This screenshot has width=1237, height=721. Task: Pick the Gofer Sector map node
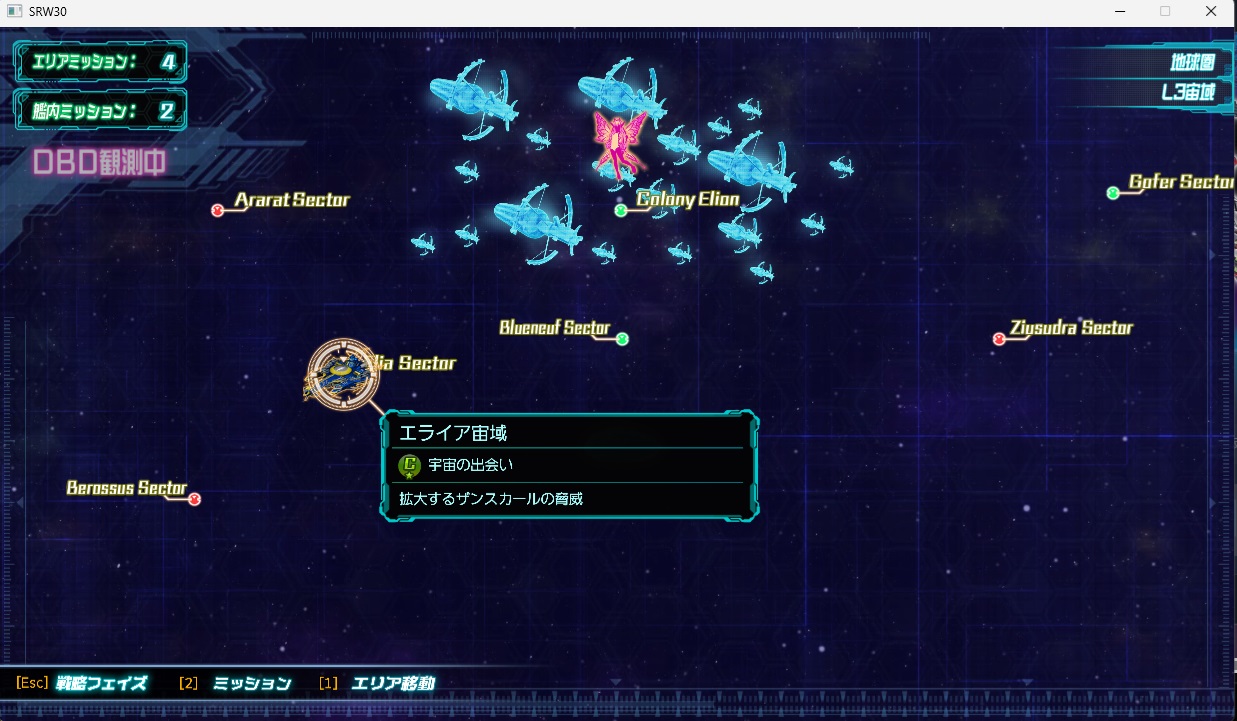[1113, 193]
